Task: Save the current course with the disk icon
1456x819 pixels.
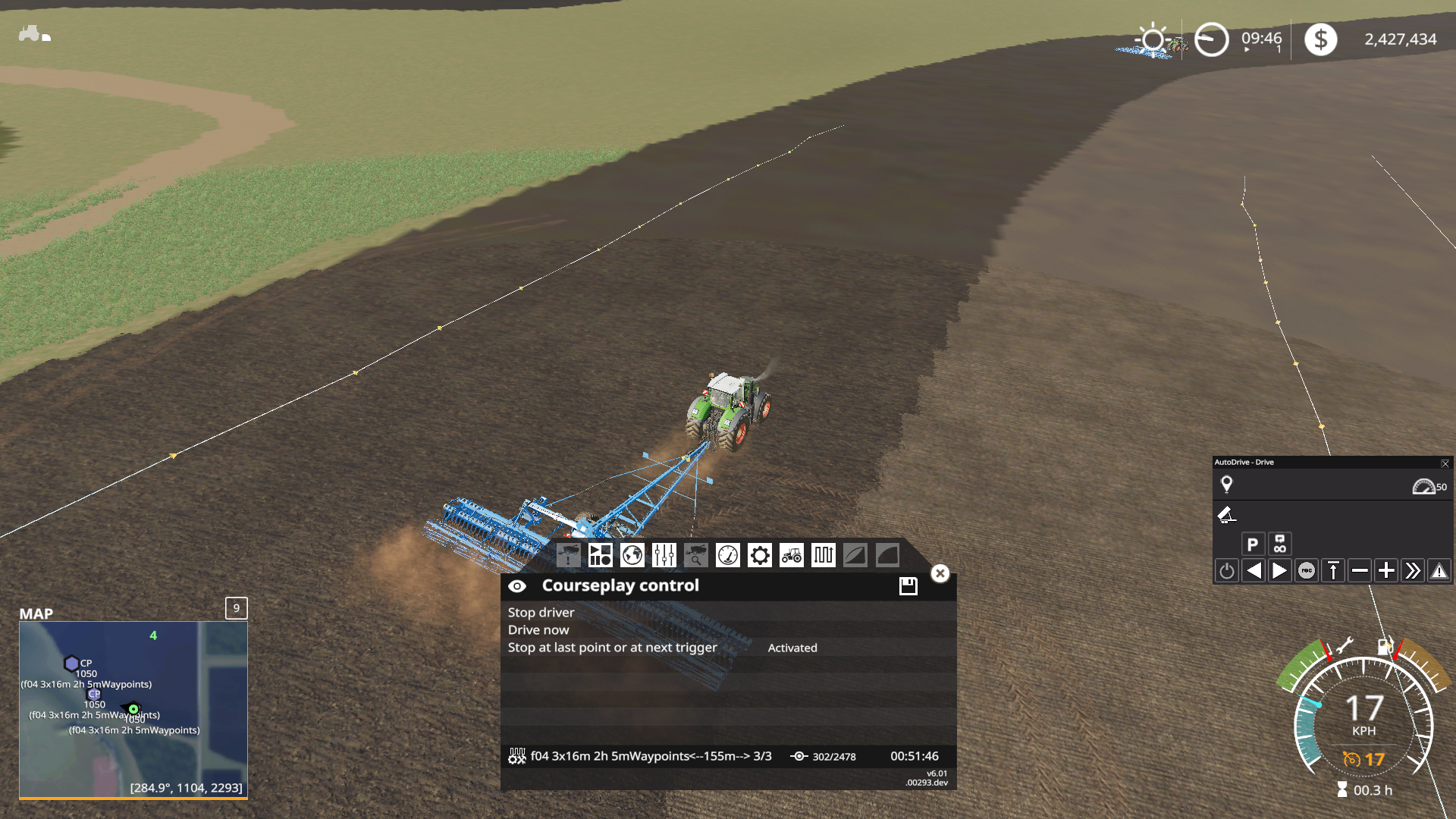Action: tap(907, 585)
